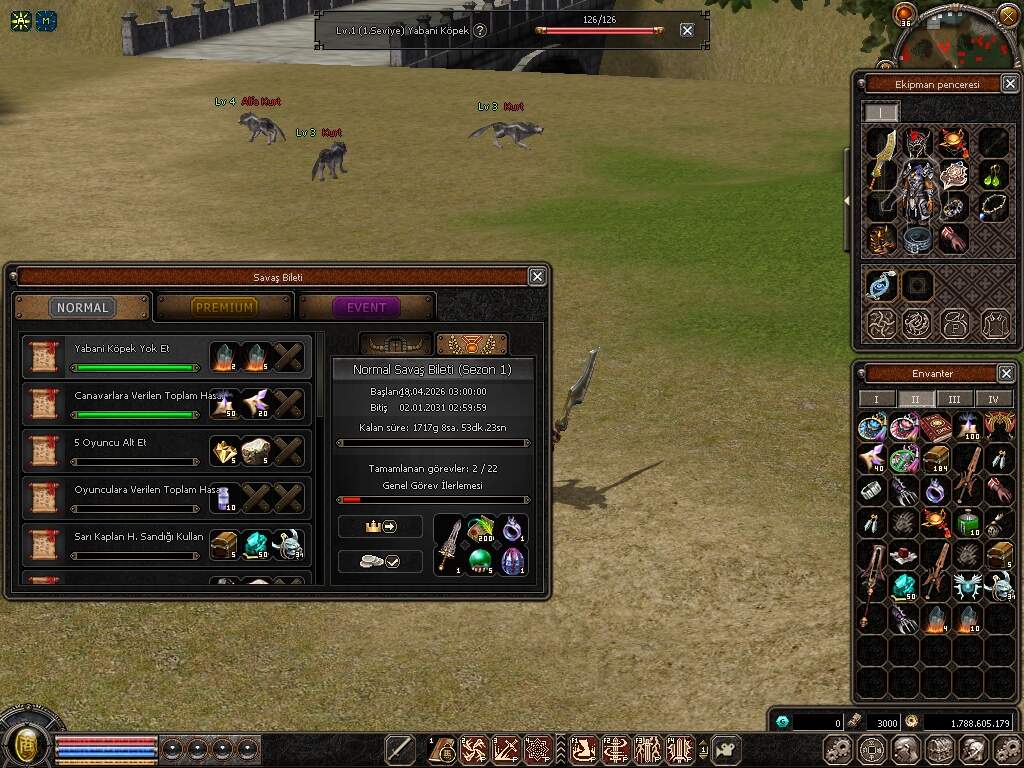Close the Envanter window

[x=1006, y=373]
